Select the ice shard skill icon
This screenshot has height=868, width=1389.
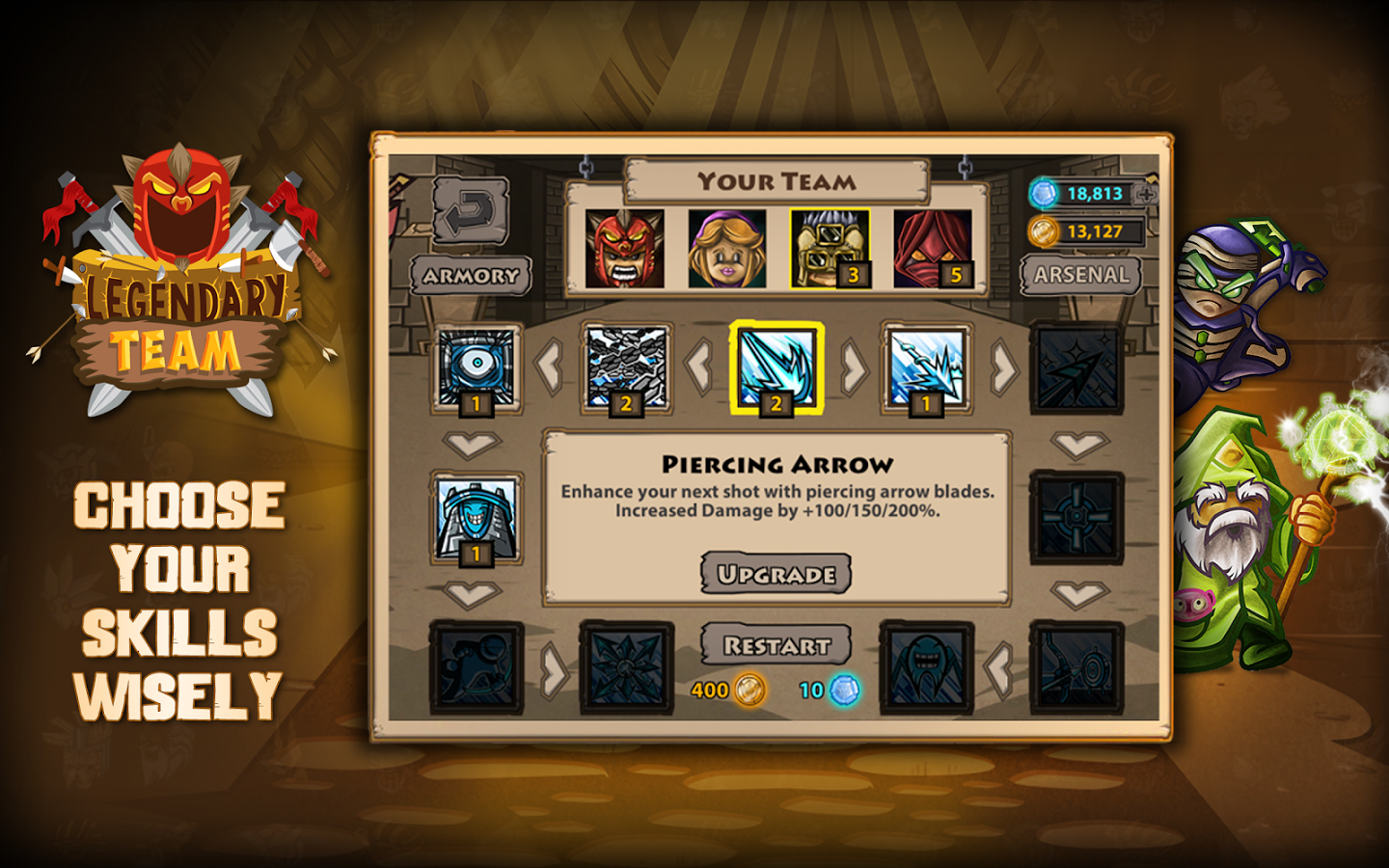[x=926, y=368]
